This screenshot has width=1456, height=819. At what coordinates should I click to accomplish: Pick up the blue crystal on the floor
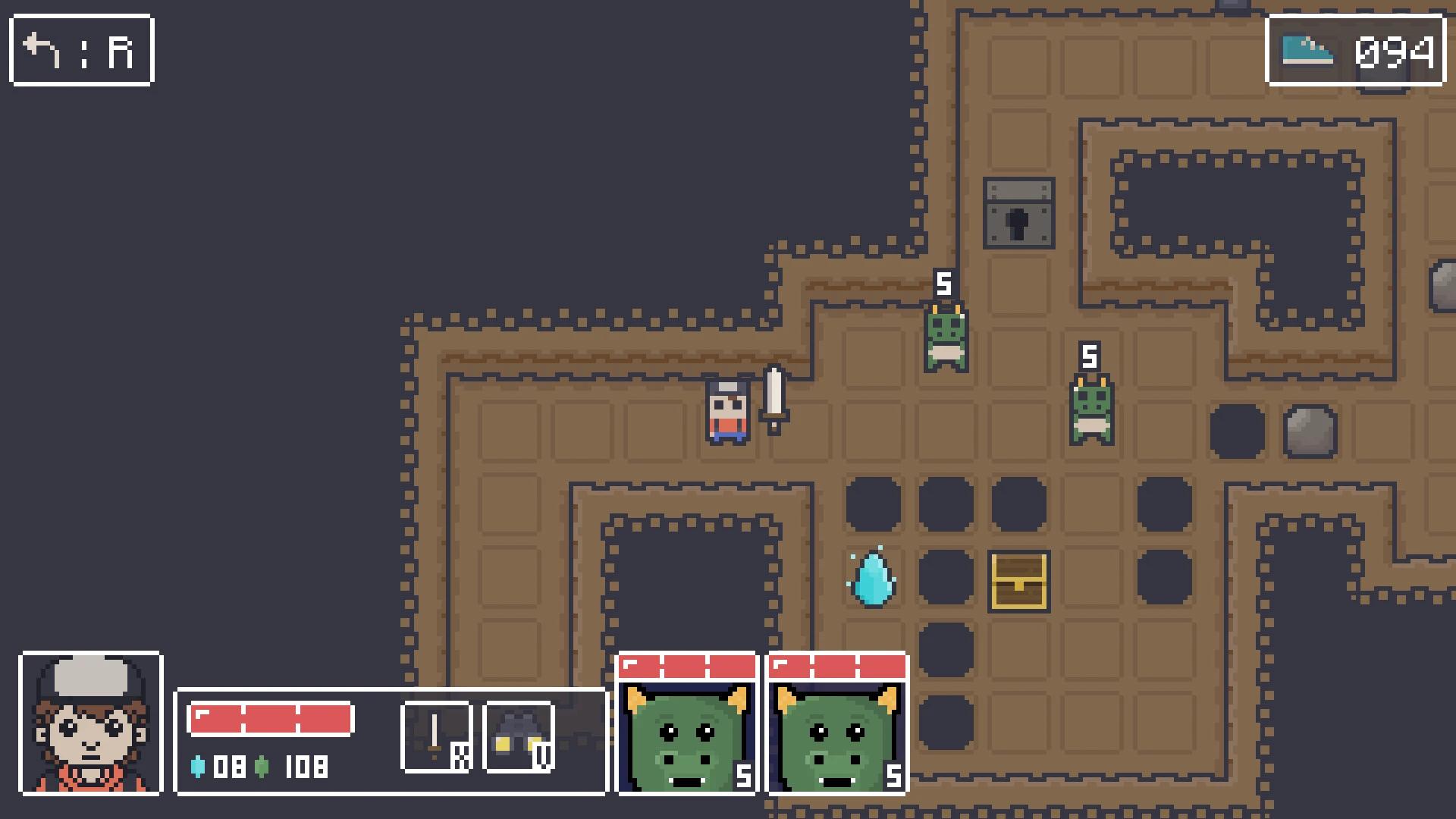pyautogui.click(x=874, y=584)
